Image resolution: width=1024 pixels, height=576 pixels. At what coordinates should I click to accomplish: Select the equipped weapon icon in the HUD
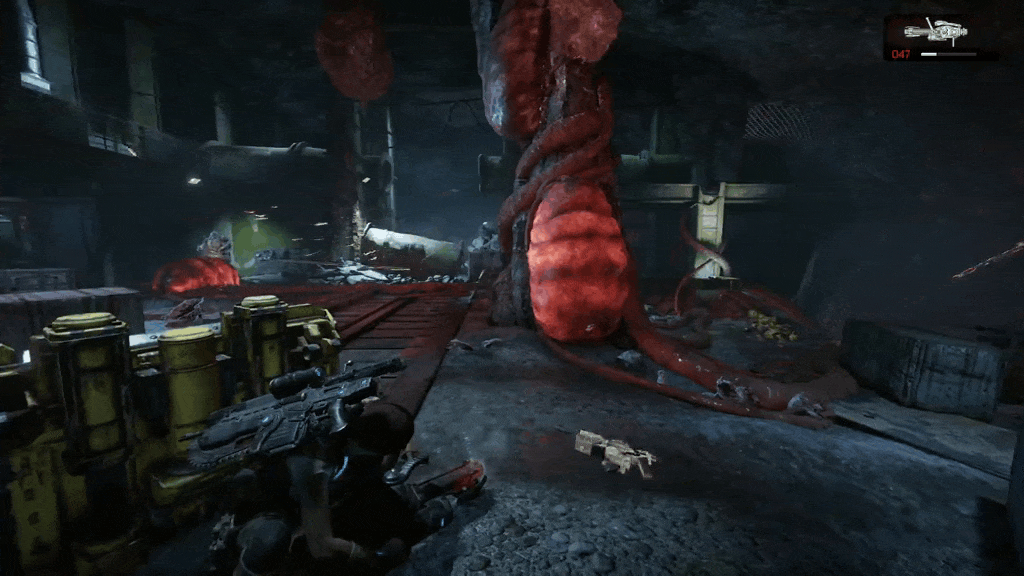pos(935,32)
